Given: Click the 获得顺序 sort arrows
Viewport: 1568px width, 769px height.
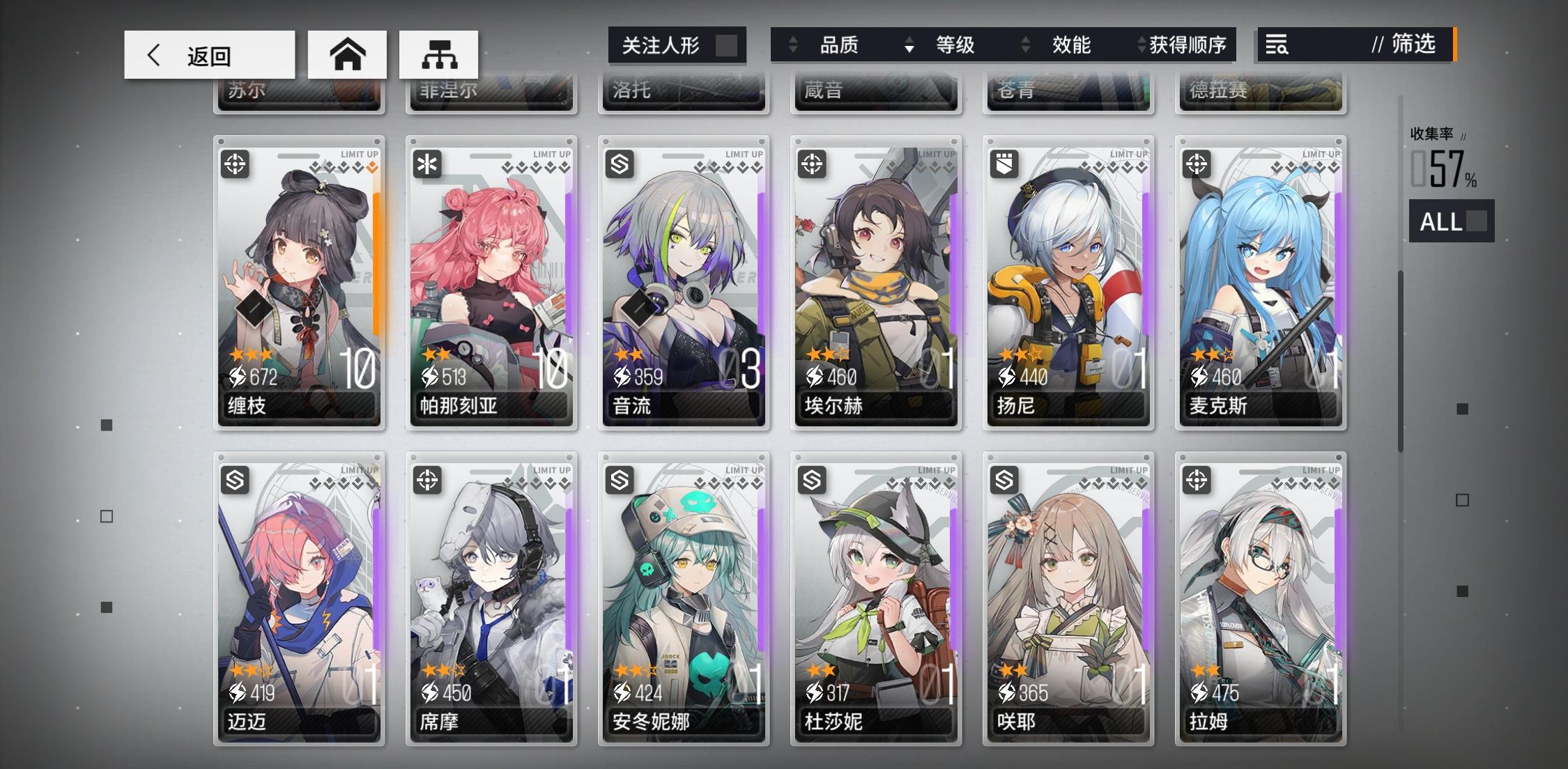Looking at the screenshot, I should (x=1142, y=45).
